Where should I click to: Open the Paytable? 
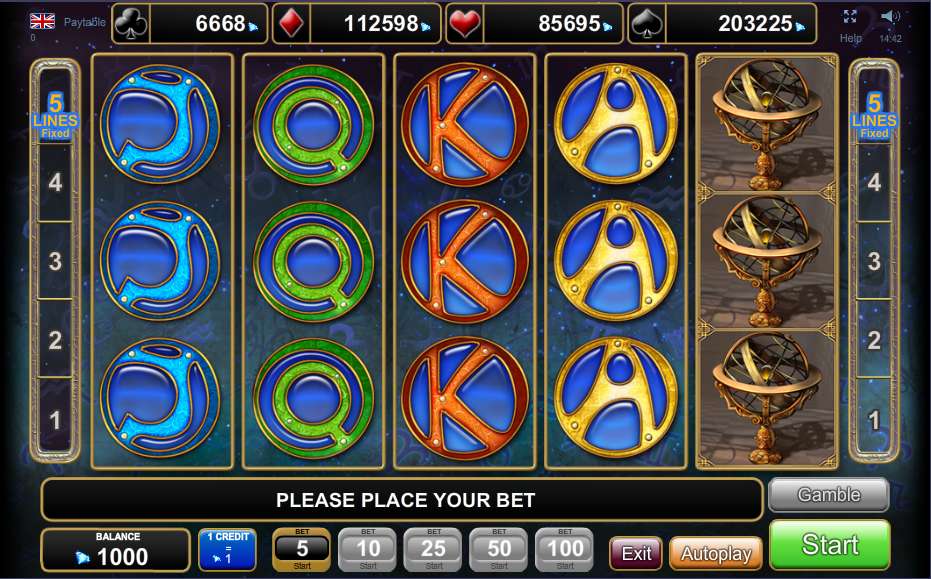(x=84, y=21)
